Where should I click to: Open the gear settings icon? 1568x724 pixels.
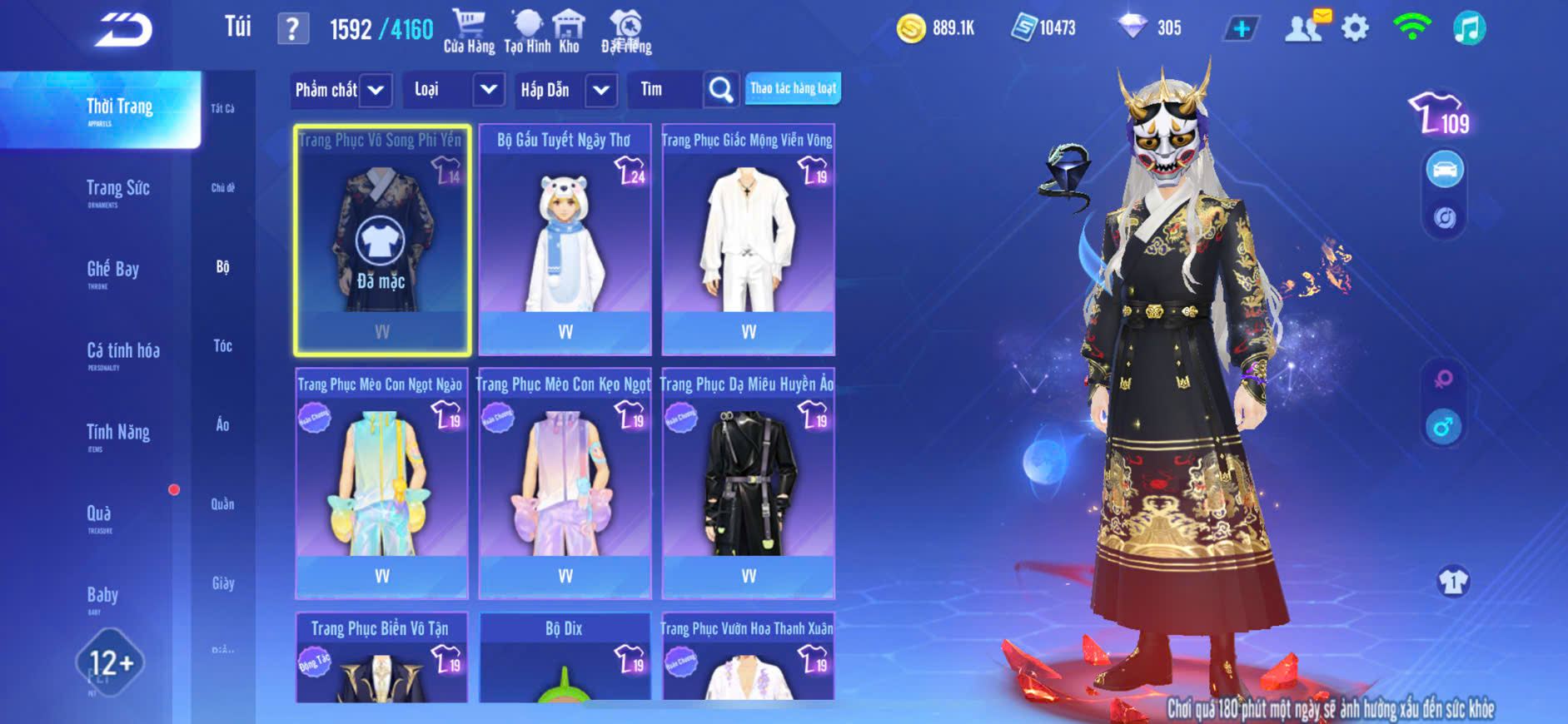(x=1355, y=28)
